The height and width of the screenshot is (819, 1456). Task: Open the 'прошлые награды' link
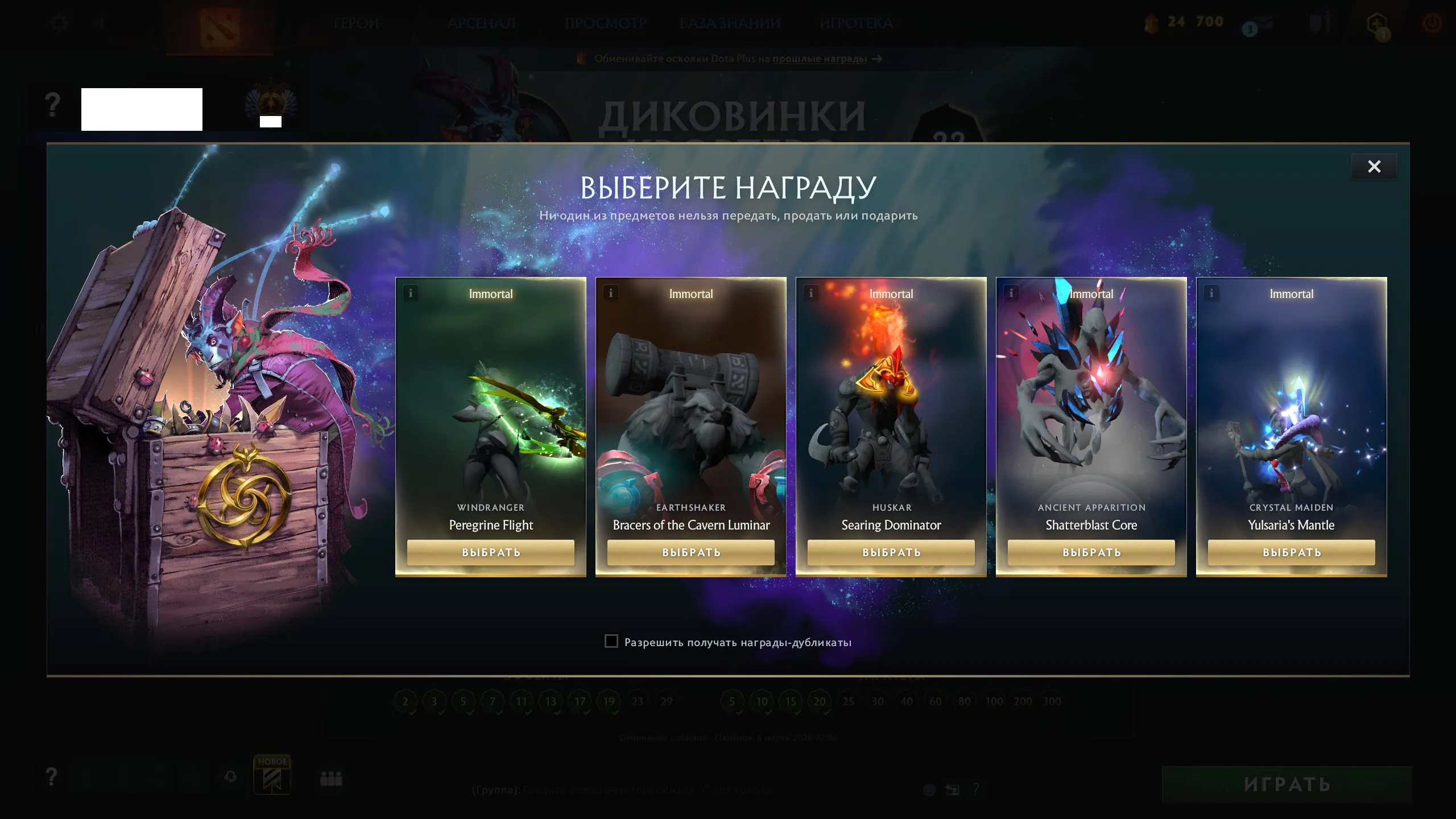click(x=820, y=59)
